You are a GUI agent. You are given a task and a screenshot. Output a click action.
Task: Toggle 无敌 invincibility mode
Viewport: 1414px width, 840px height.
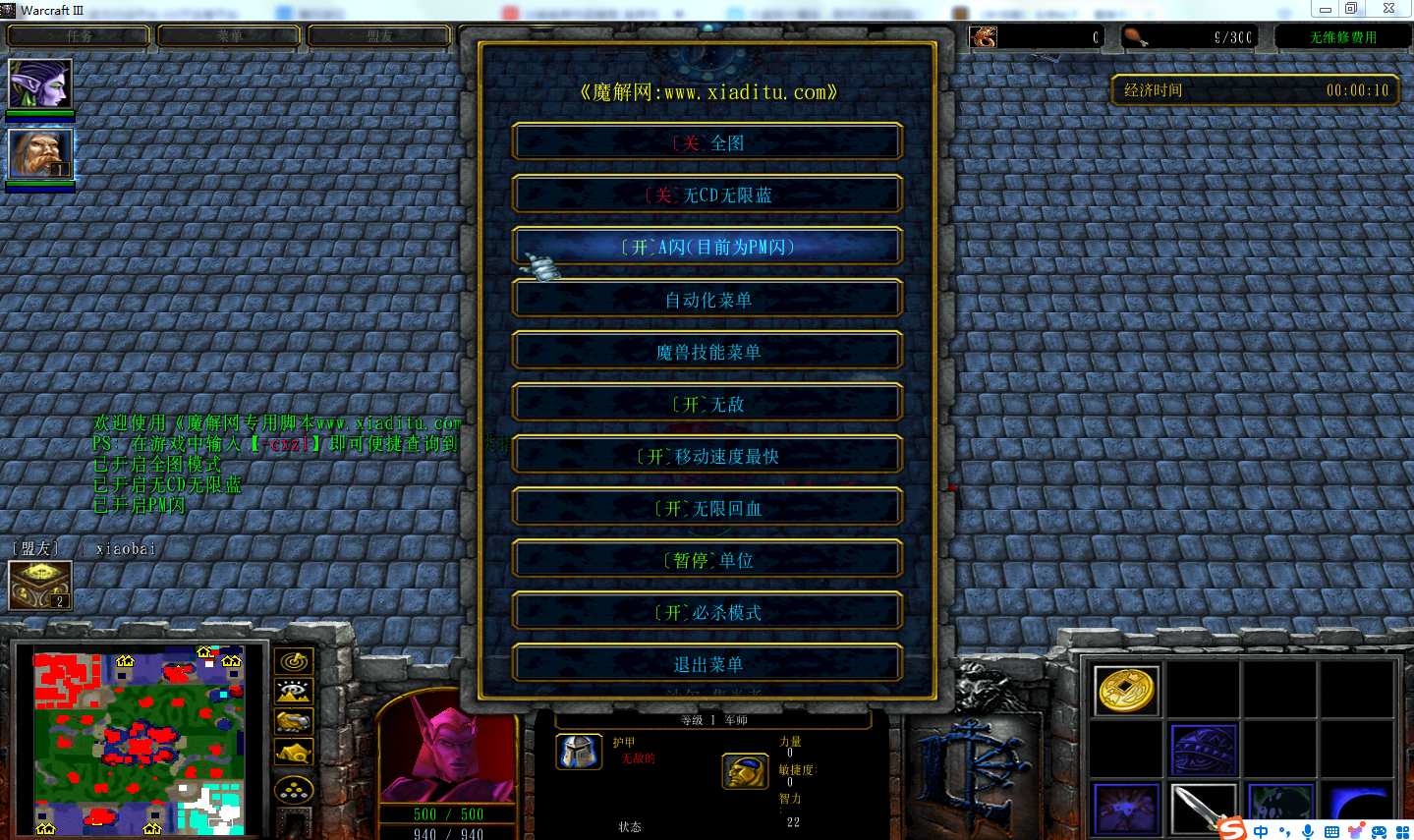(707, 403)
